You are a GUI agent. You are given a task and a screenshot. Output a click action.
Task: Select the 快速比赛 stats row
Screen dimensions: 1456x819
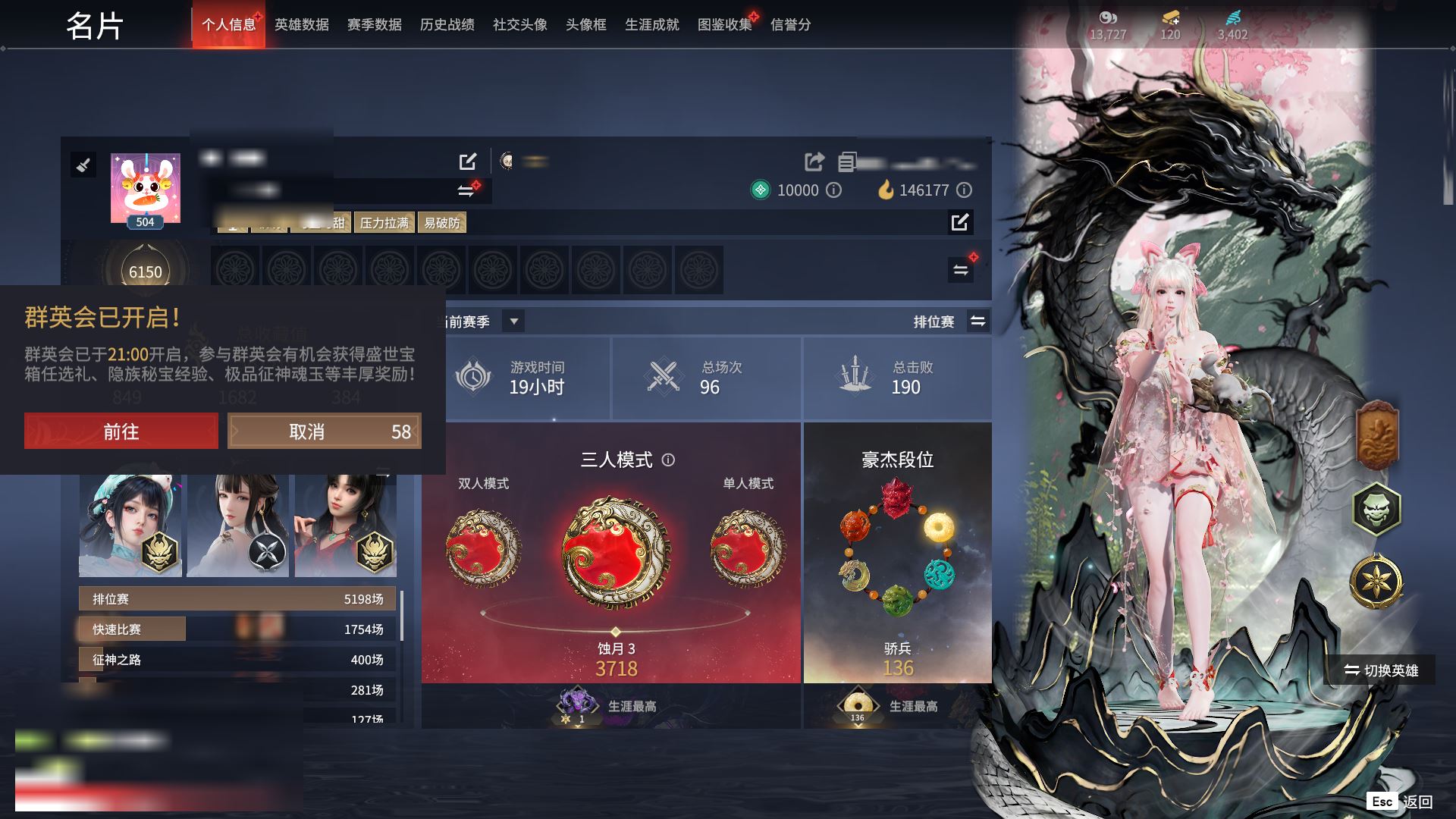237,629
